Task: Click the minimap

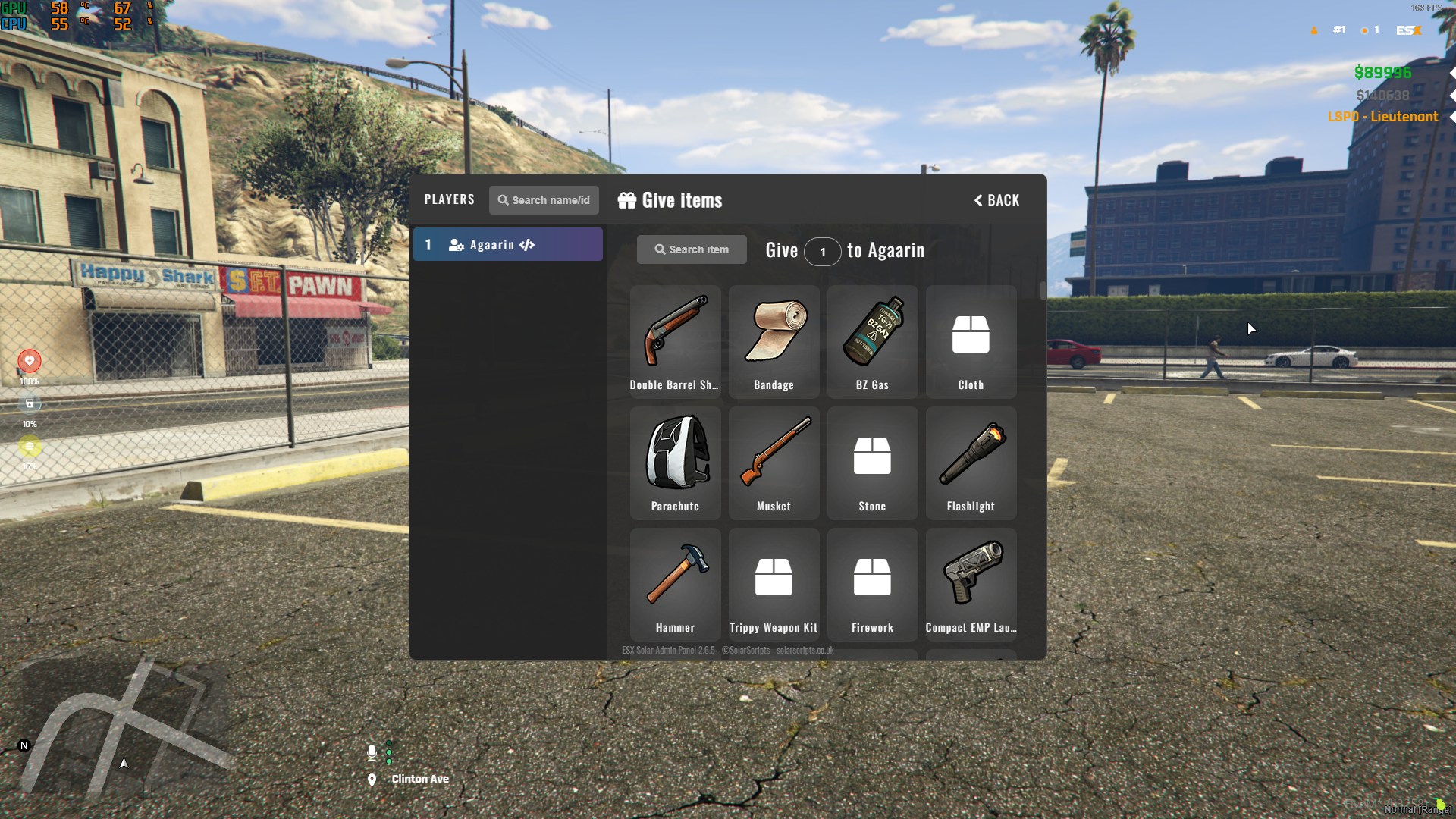Action: (x=121, y=728)
